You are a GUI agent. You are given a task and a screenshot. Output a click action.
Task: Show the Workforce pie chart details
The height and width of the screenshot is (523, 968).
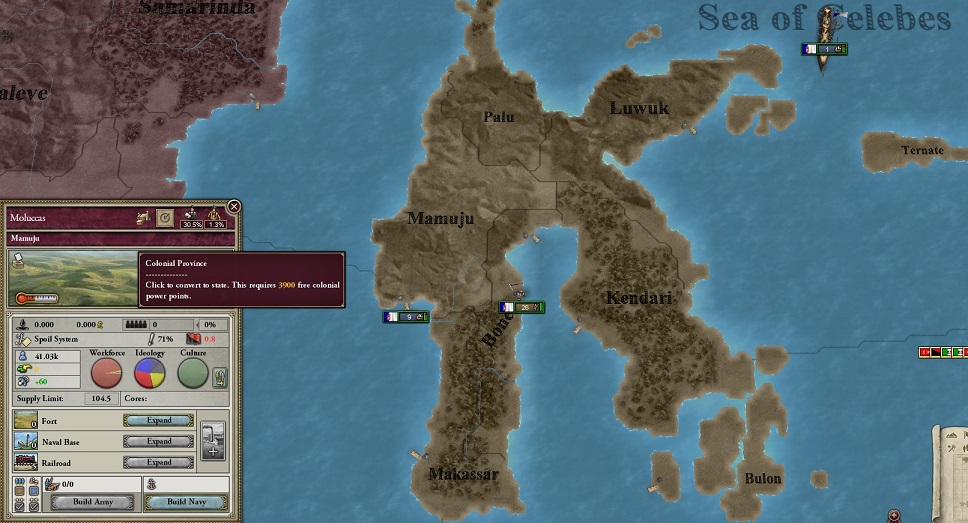[x=107, y=373]
